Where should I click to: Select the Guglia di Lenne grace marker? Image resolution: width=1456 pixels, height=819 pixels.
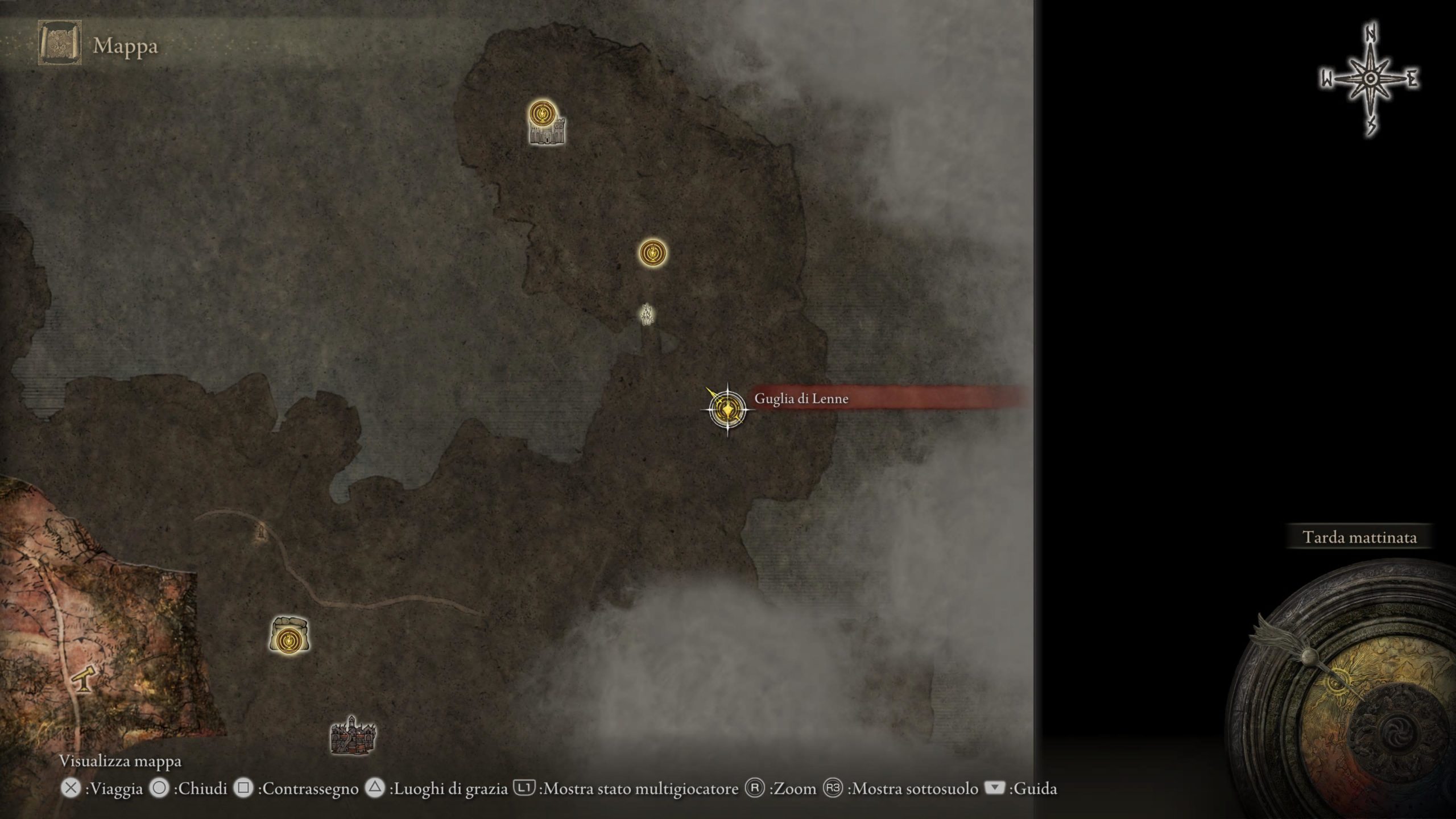(x=727, y=409)
